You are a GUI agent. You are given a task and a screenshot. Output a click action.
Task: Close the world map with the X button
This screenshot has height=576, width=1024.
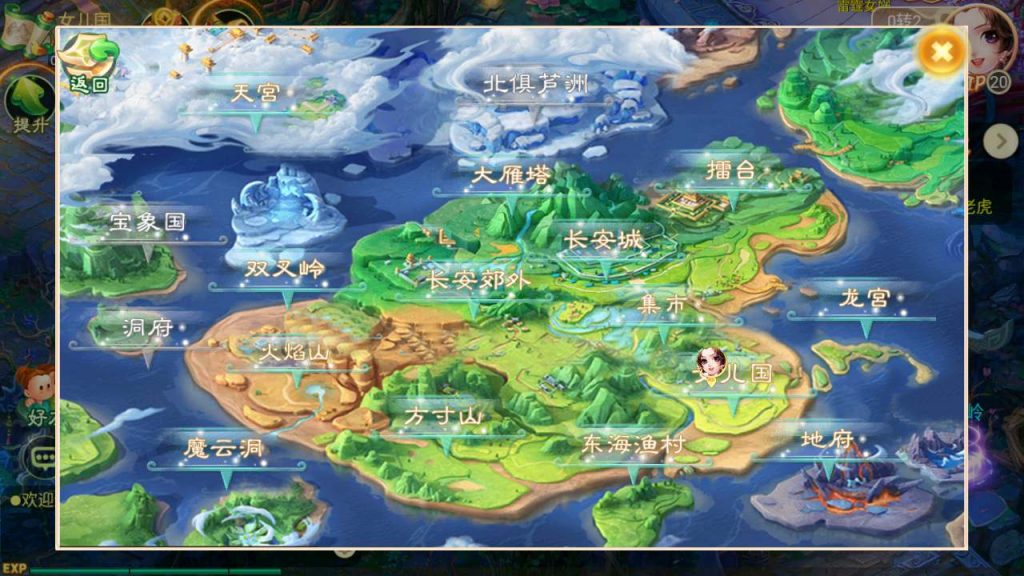click(x=941, y=51)
